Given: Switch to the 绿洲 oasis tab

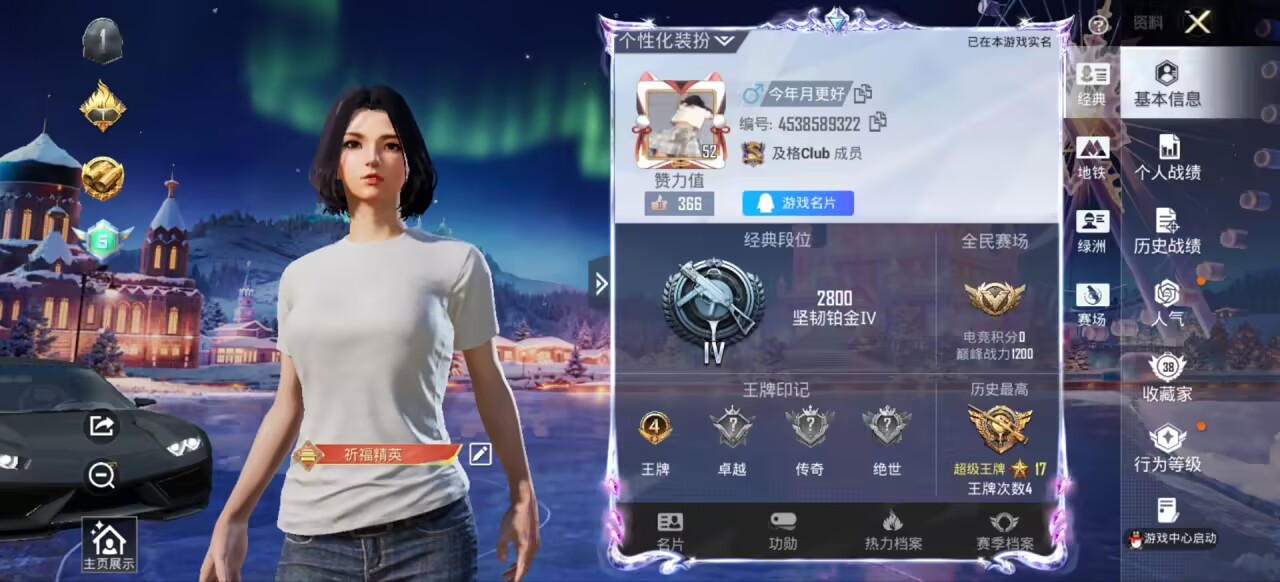Looking at the screenshot, I should (1092, 231).
